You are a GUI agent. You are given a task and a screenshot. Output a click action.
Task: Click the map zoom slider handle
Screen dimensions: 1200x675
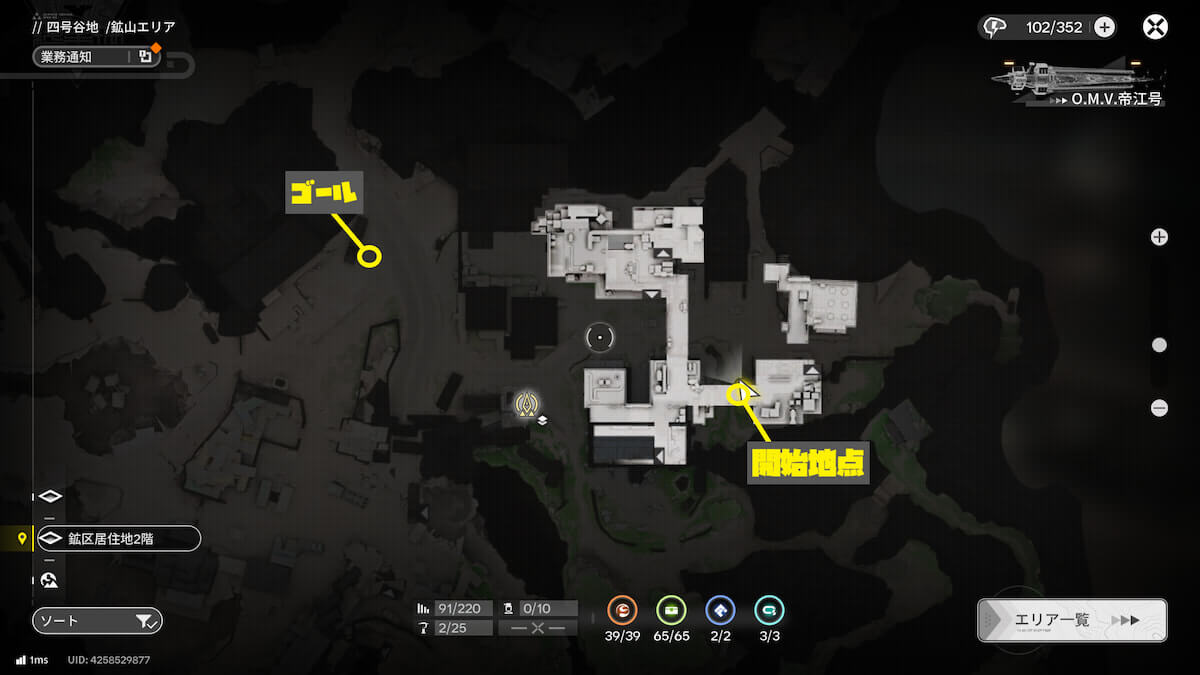coord(1159,345)
